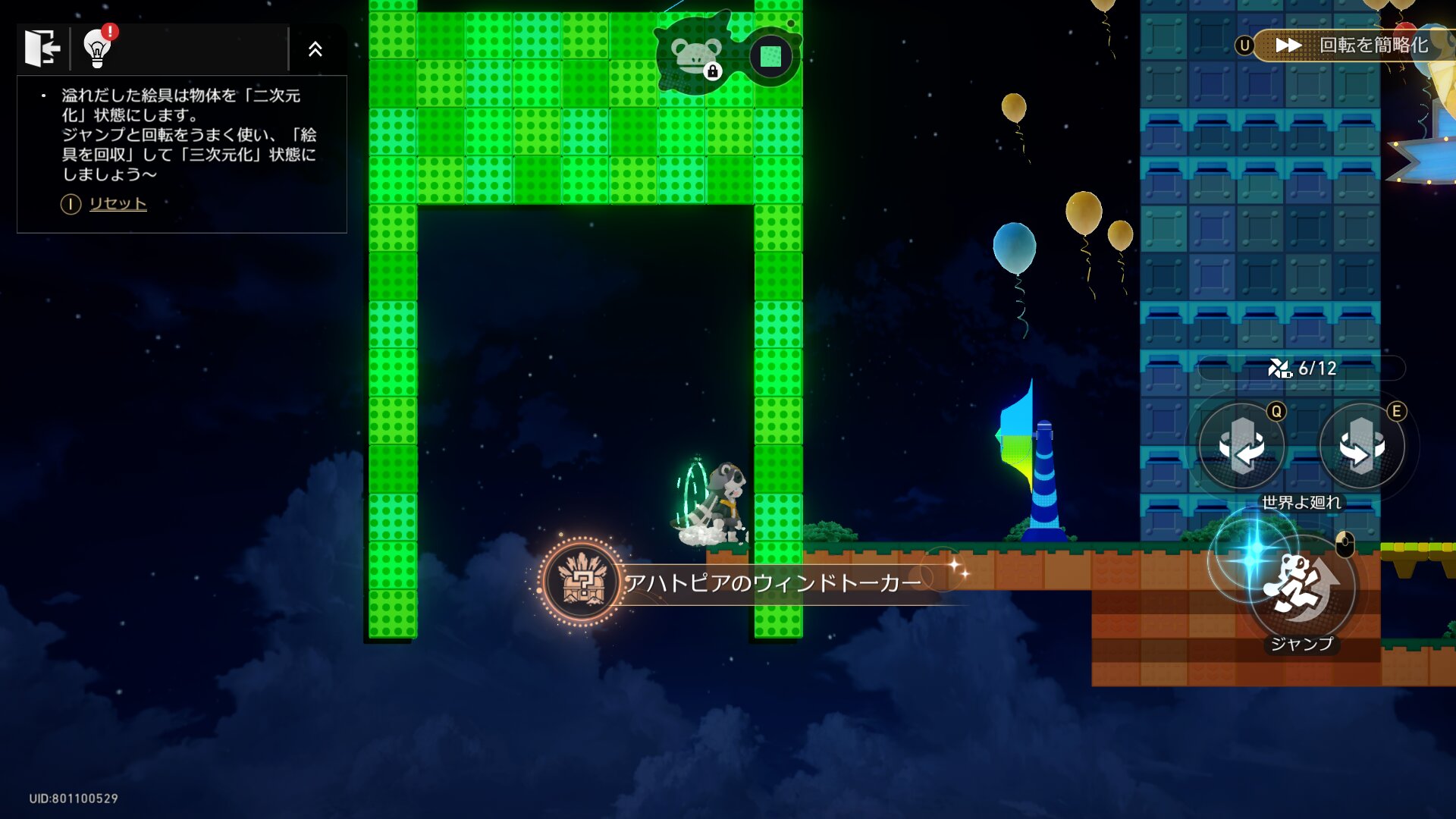Activate the ジャンプ jump button
The width and height of the screenshot is (1456, 819).
(1301, 588)
